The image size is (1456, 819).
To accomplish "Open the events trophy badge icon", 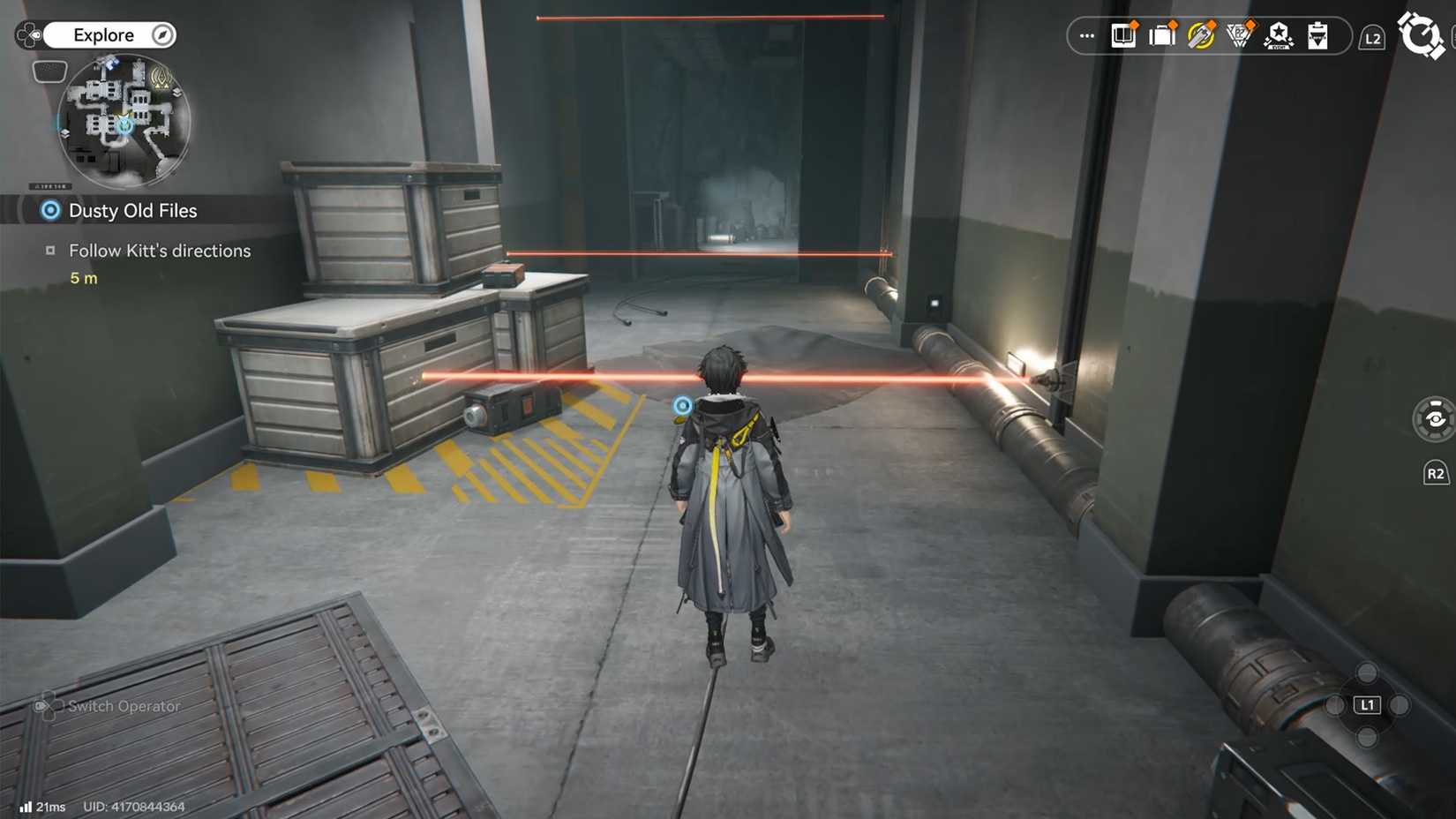I will pos(1241,35).
